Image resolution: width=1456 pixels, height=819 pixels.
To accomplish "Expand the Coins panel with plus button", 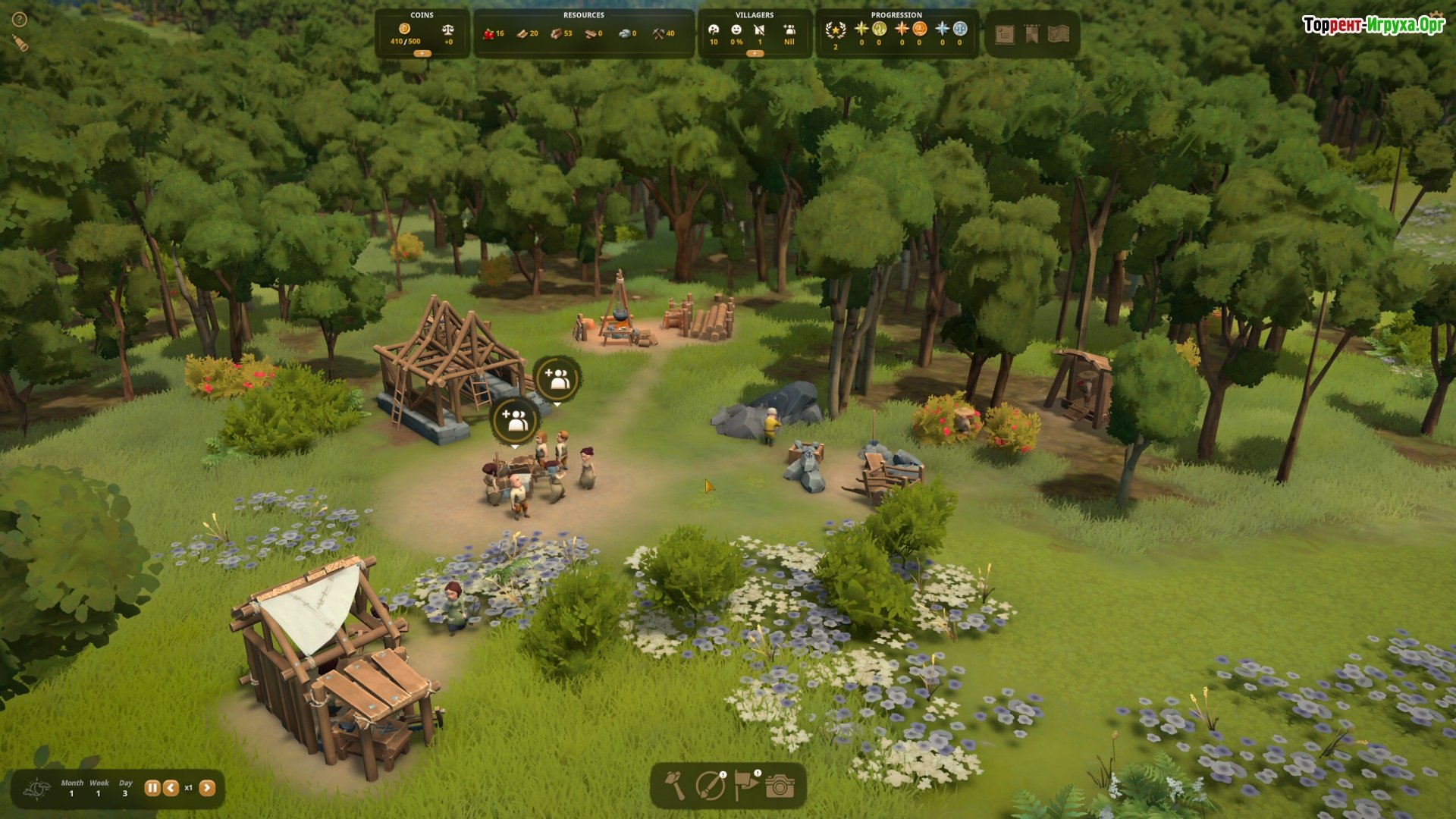I will (x=422, y=54).
